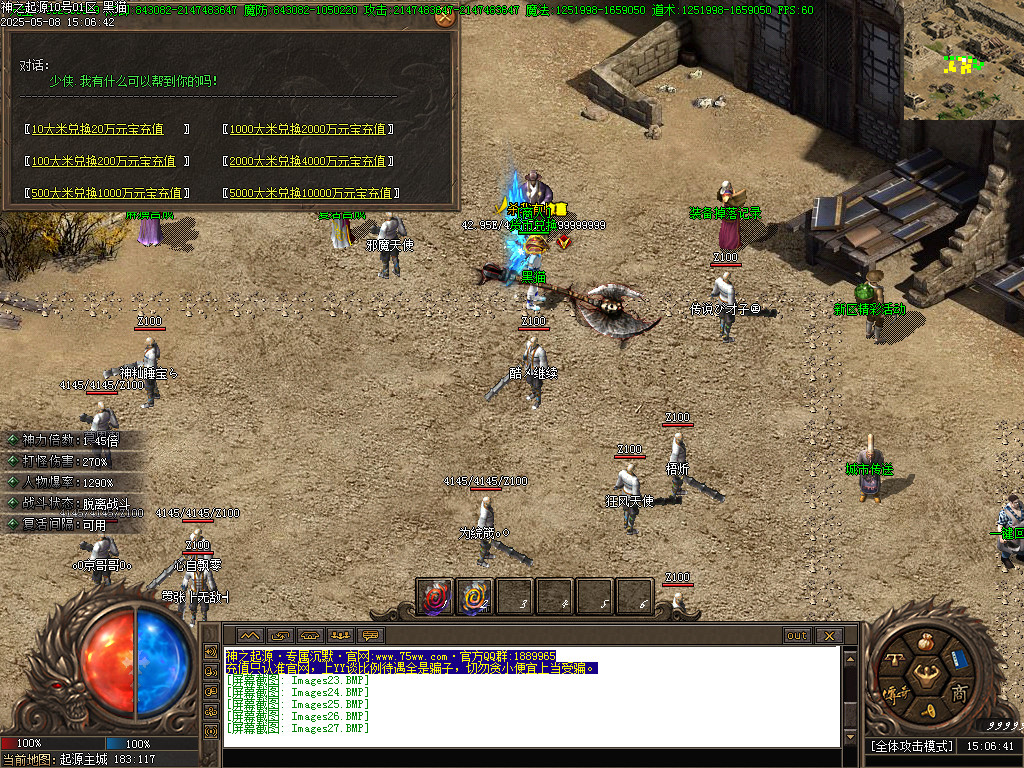
Task: Select the 1000大米 for 2000万元宝 exchange
Action: pyautogui.click(x=308, y=129)
